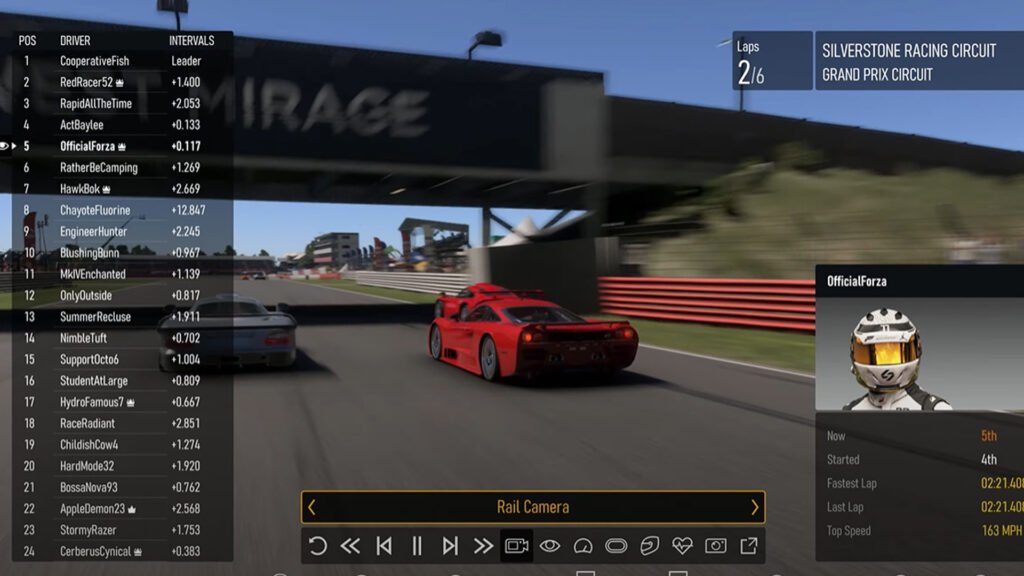Skip back to the previous replay marker
The image size is (1024, 576).
tap(384, 546)
